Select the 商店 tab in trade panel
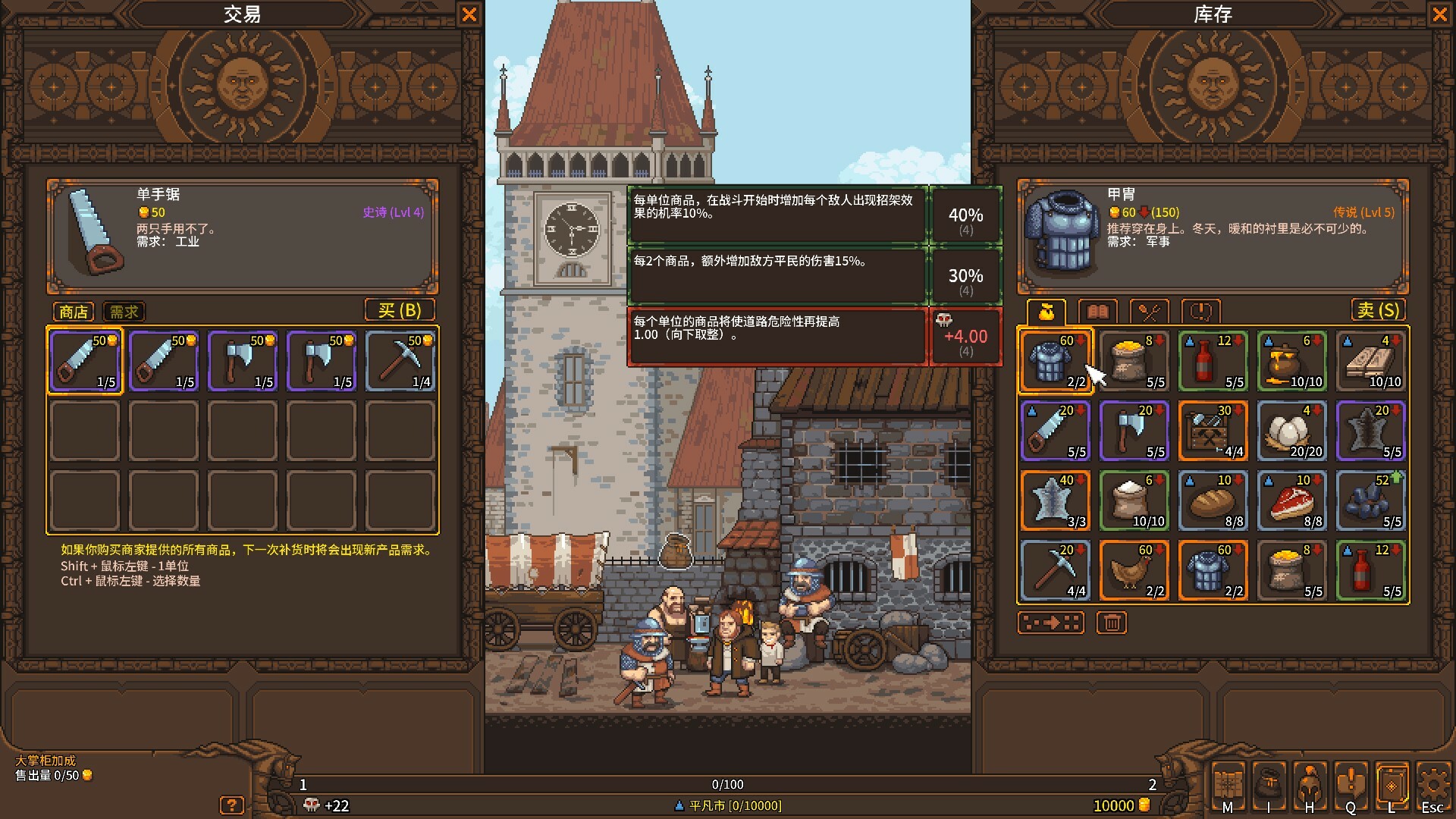 tap(72, 312)
